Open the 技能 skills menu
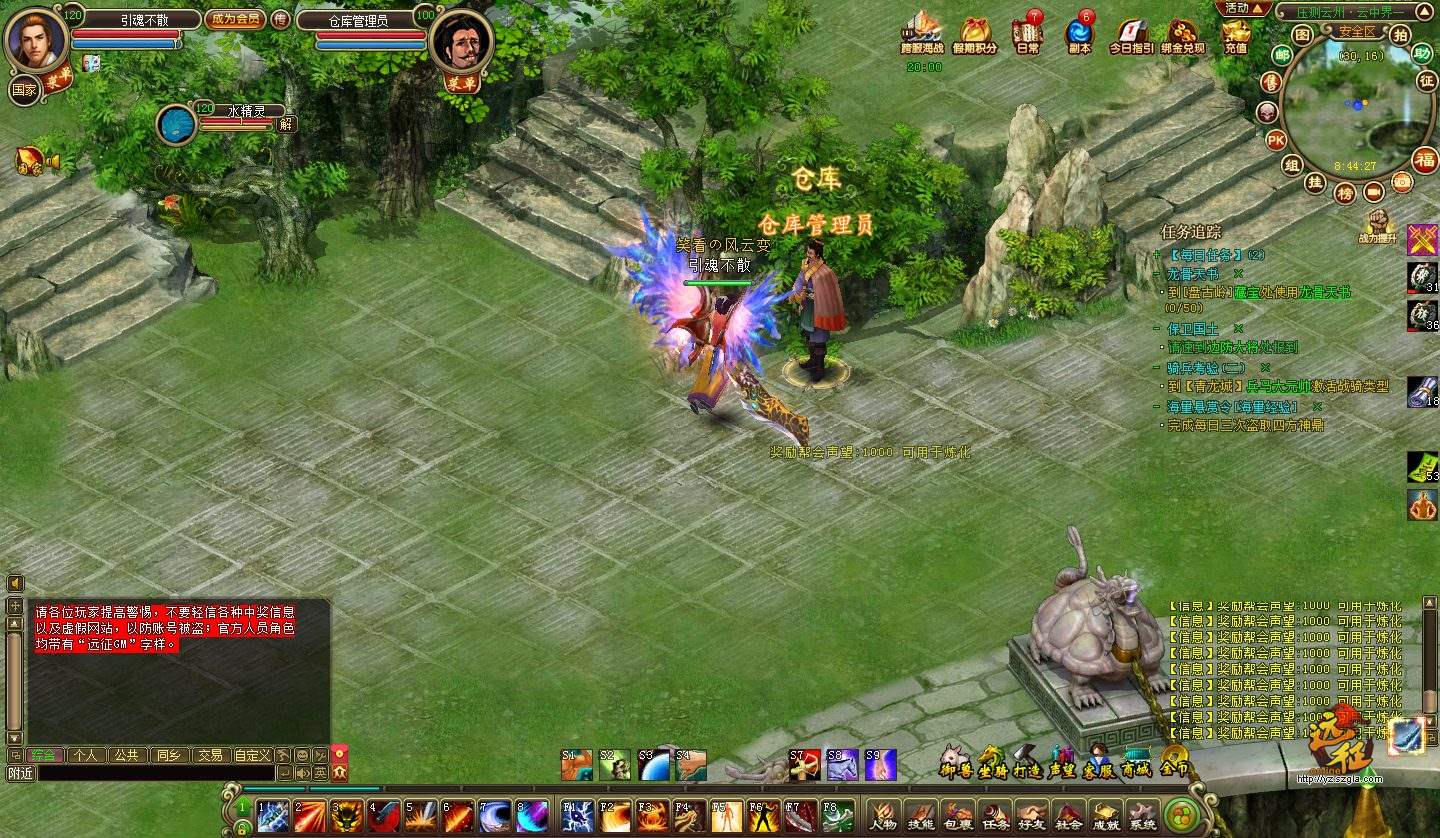 (920, 815)
